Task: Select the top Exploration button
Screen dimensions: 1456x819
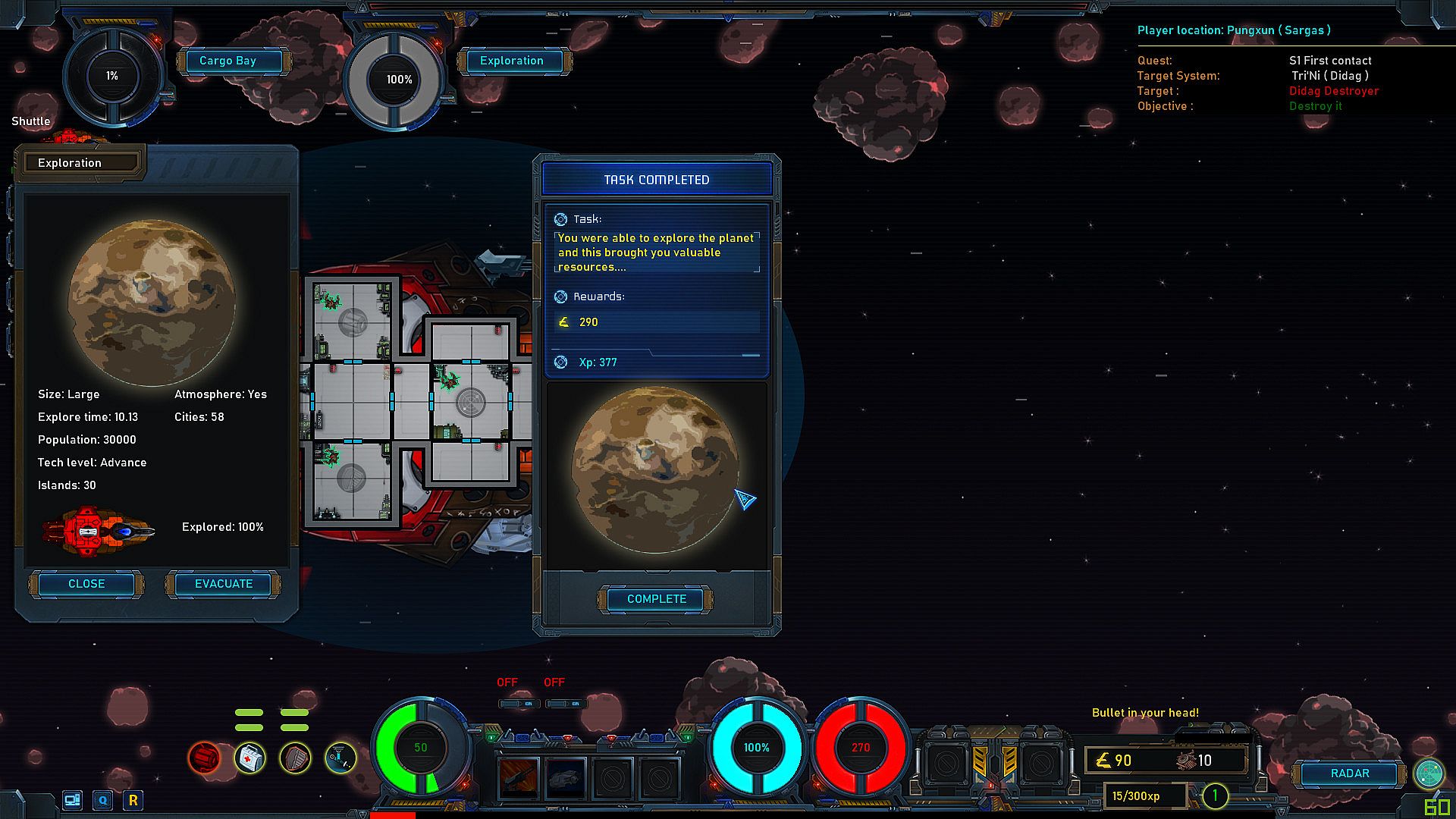Action: click(x=512, y=61)
